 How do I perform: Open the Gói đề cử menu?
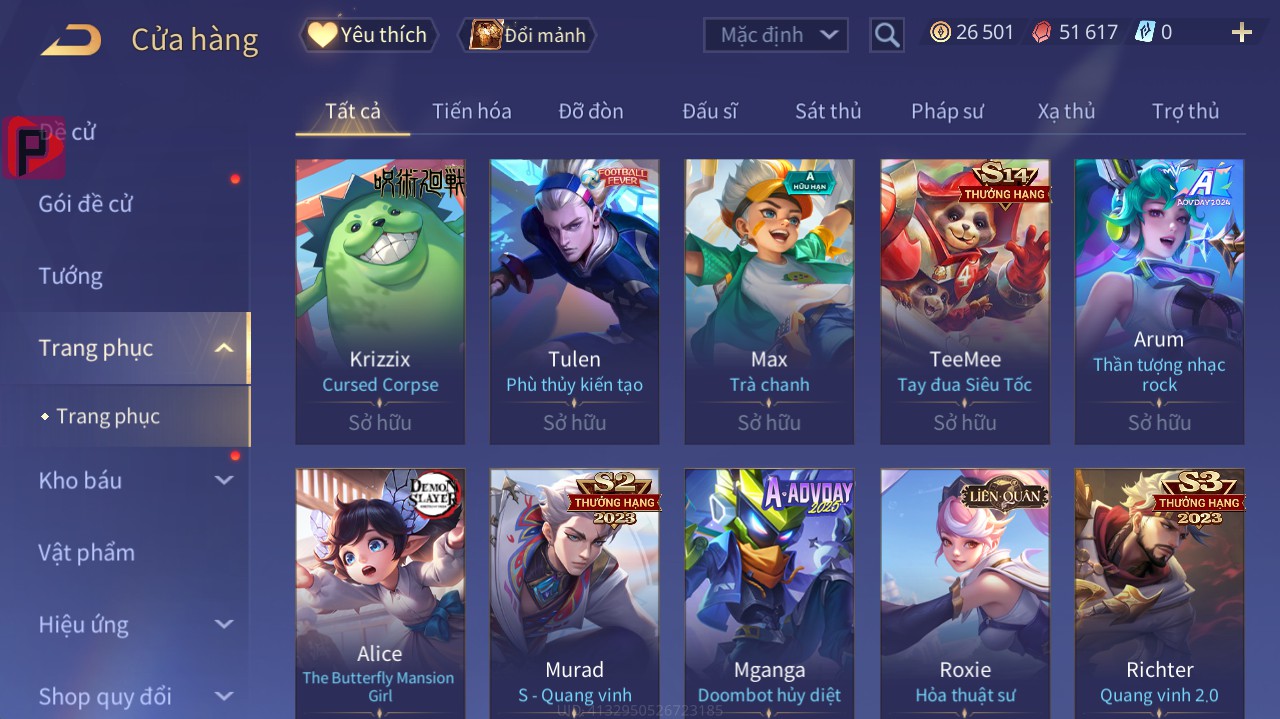pyautogui.click(x=86, y=204)
